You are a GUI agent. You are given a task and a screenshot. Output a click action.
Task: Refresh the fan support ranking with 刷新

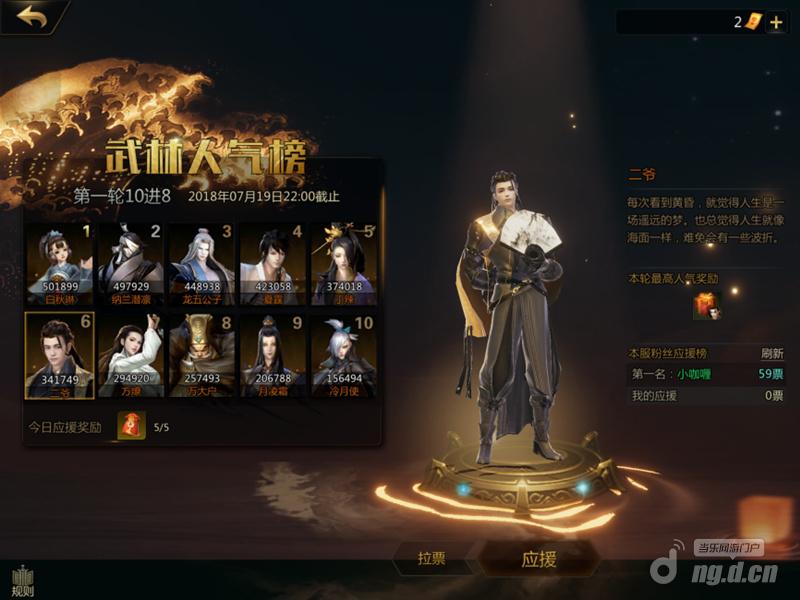click(771, 353)
